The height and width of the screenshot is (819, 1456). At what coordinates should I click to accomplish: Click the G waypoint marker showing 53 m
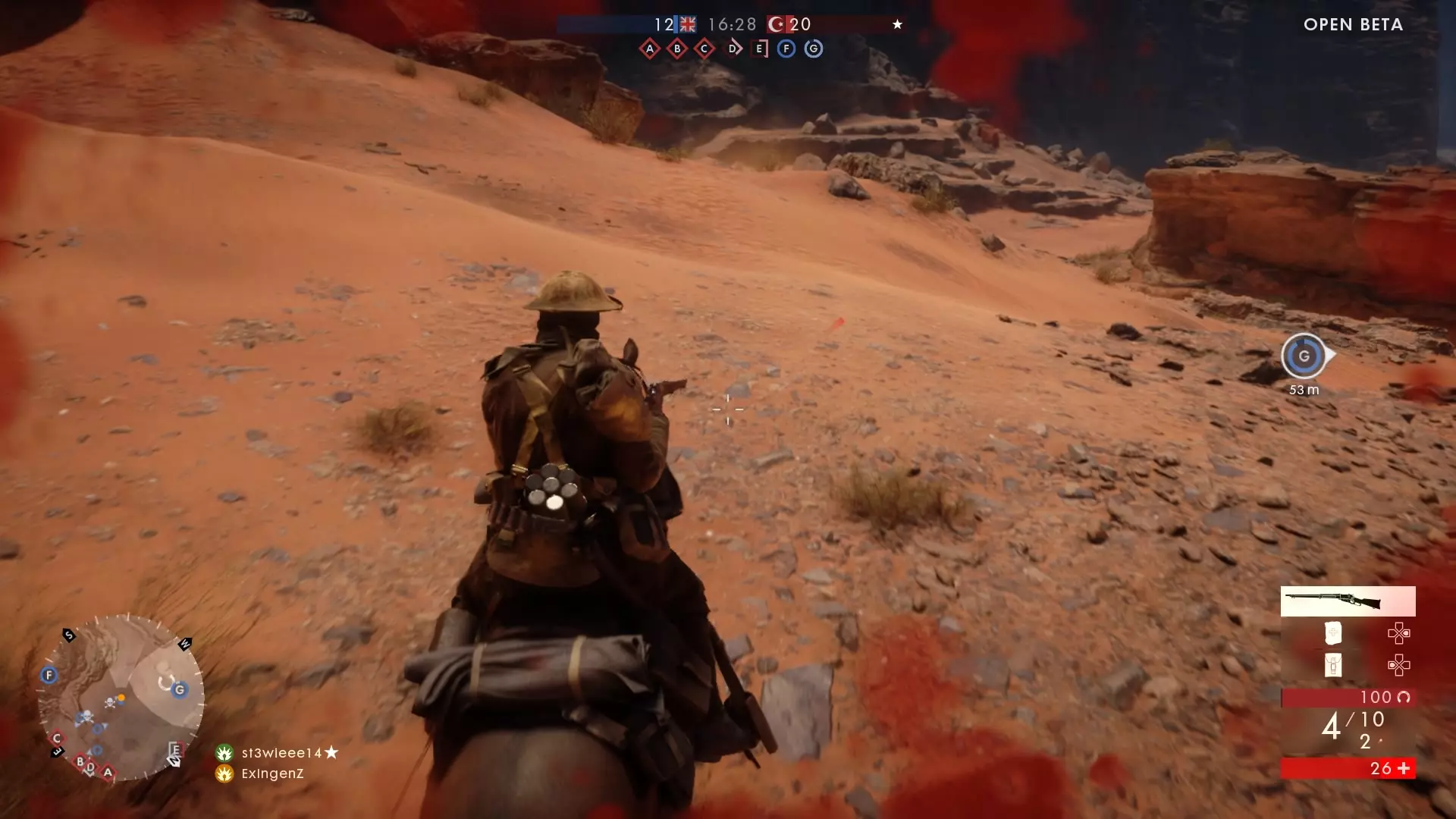coord(1304,356)
